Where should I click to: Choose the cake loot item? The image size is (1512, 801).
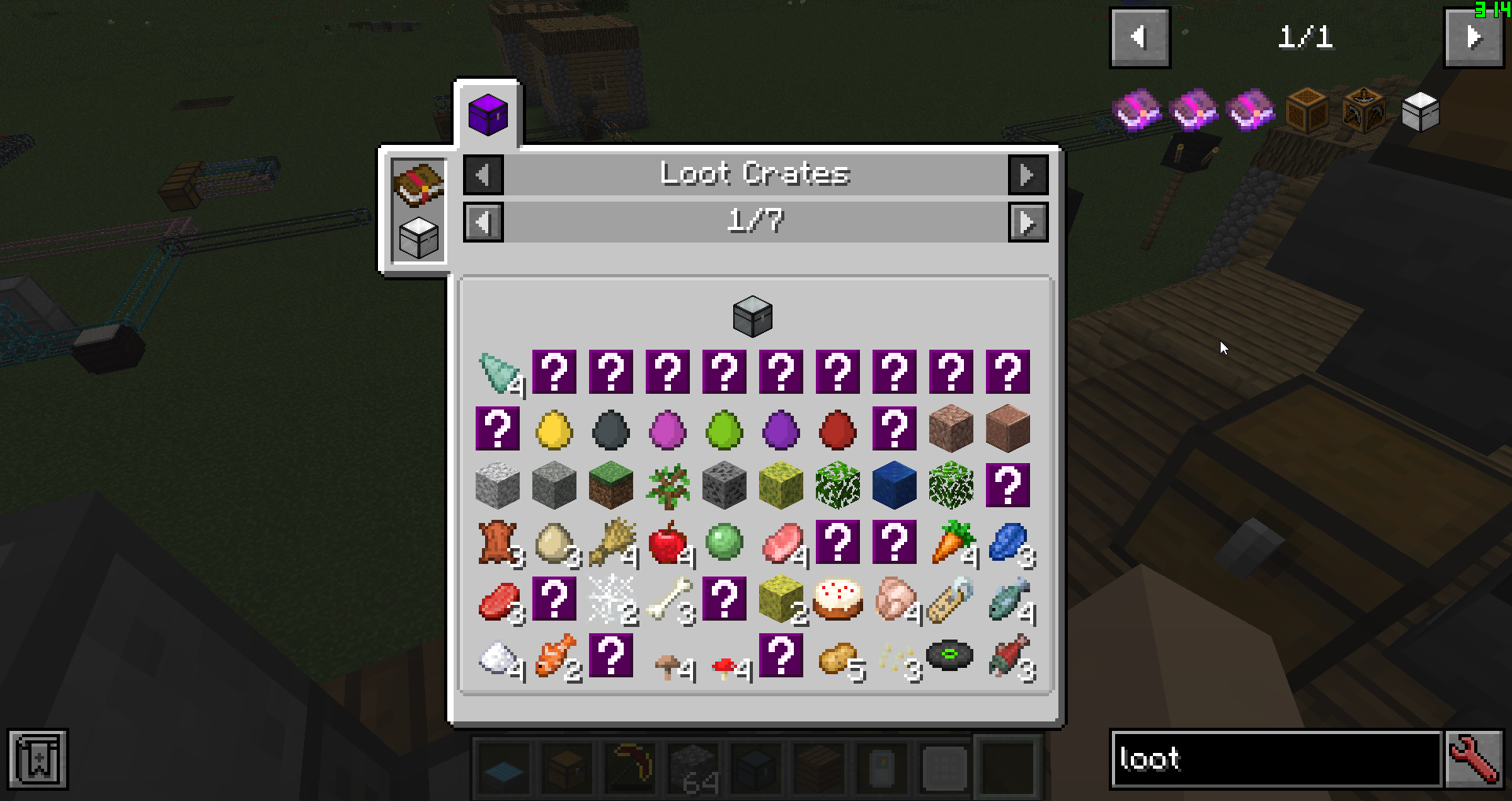pyautogui.click(x=838, y=599)
